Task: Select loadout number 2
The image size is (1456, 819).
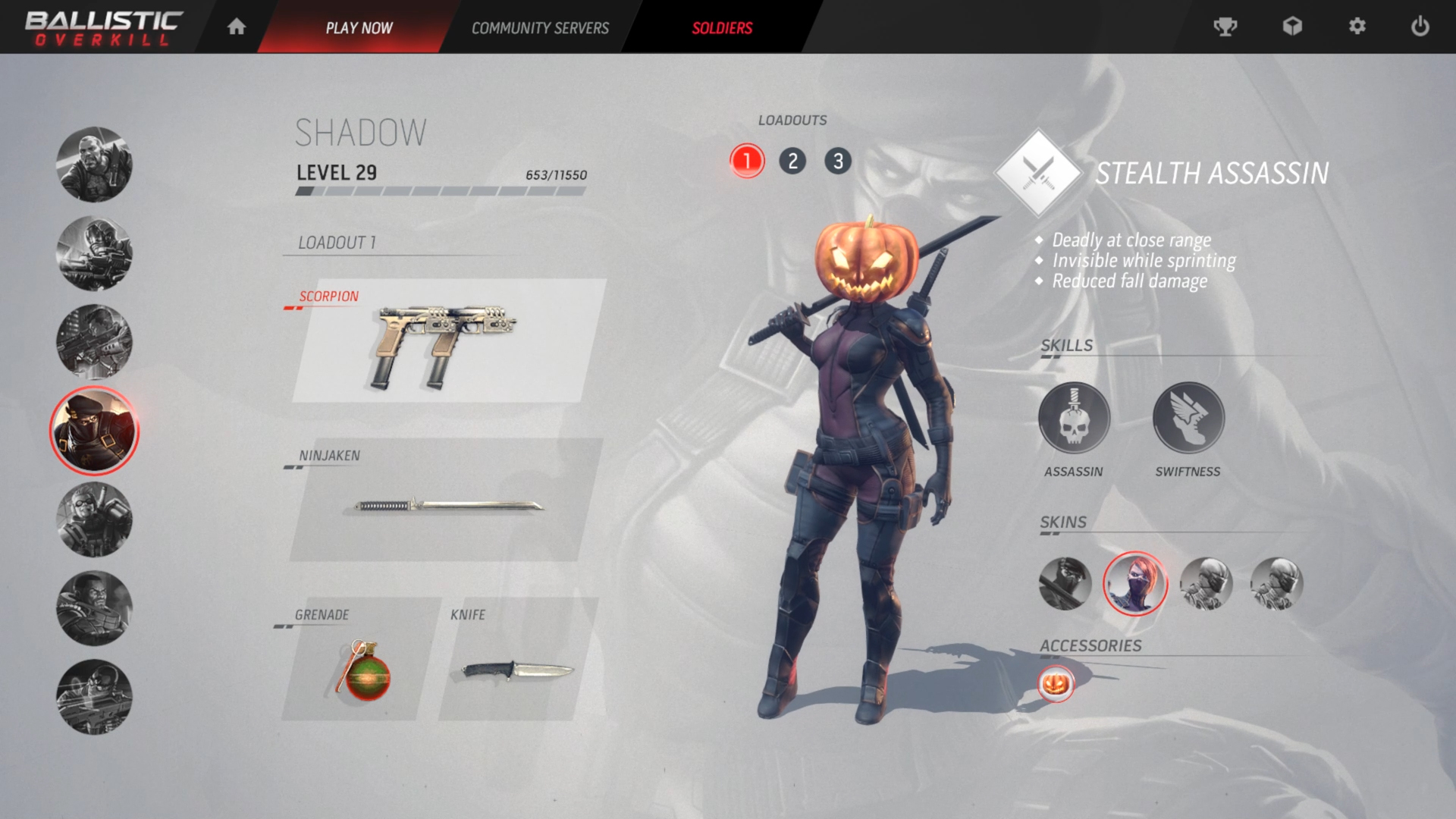Action: 792,161
